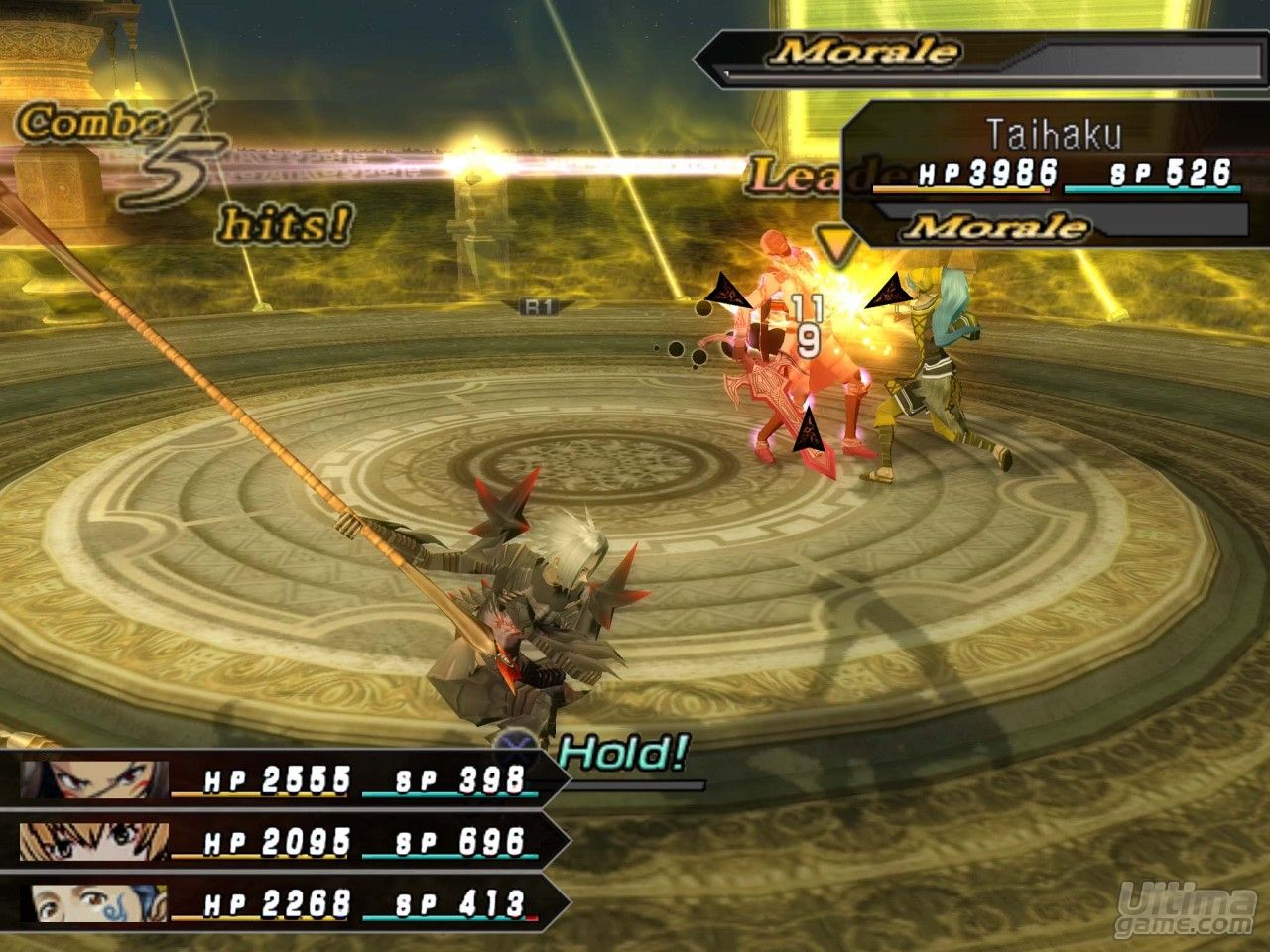Select the Taihaku nameplate
Viewport: 1270px width, 952px height.
coord(1058,129)
